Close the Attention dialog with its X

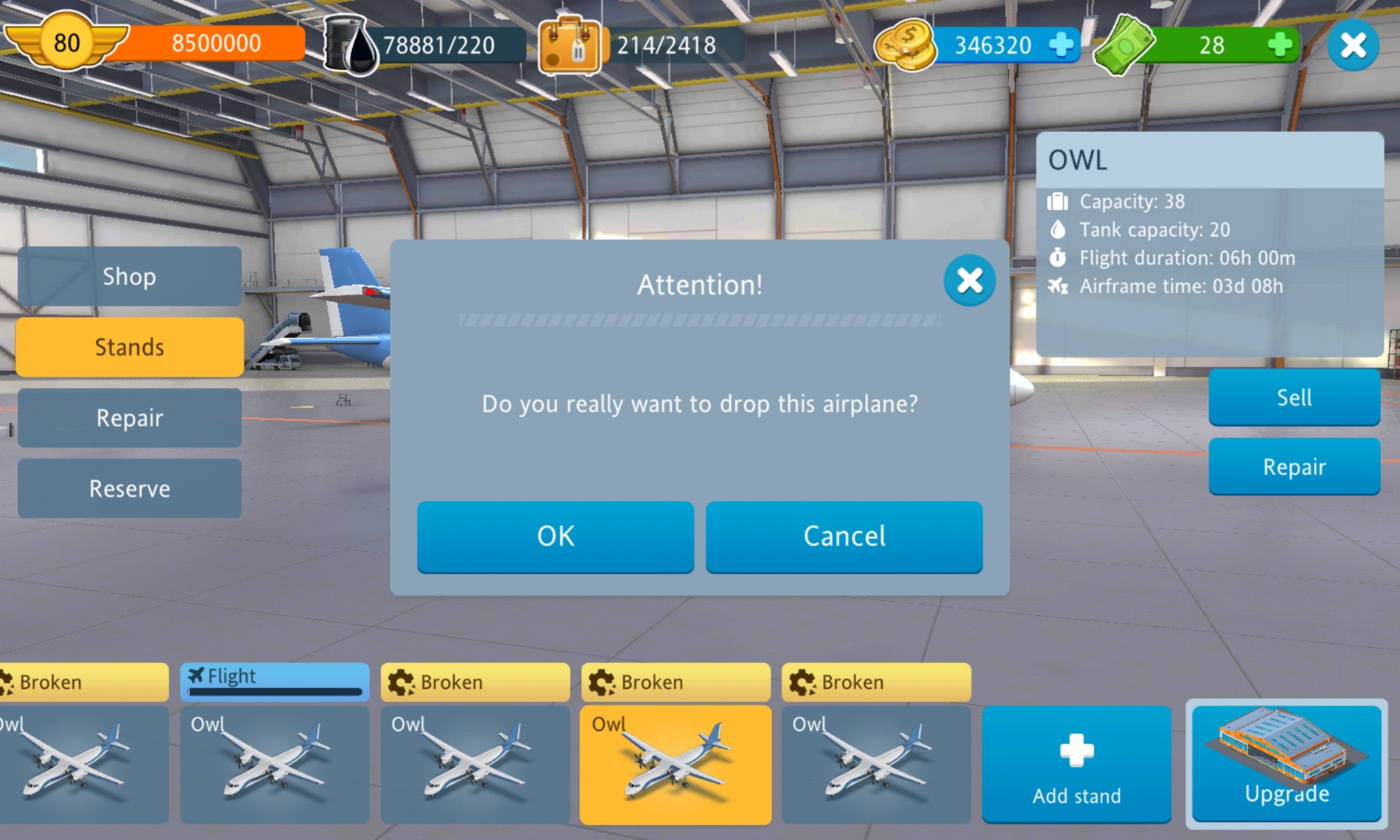click(969, 281)
